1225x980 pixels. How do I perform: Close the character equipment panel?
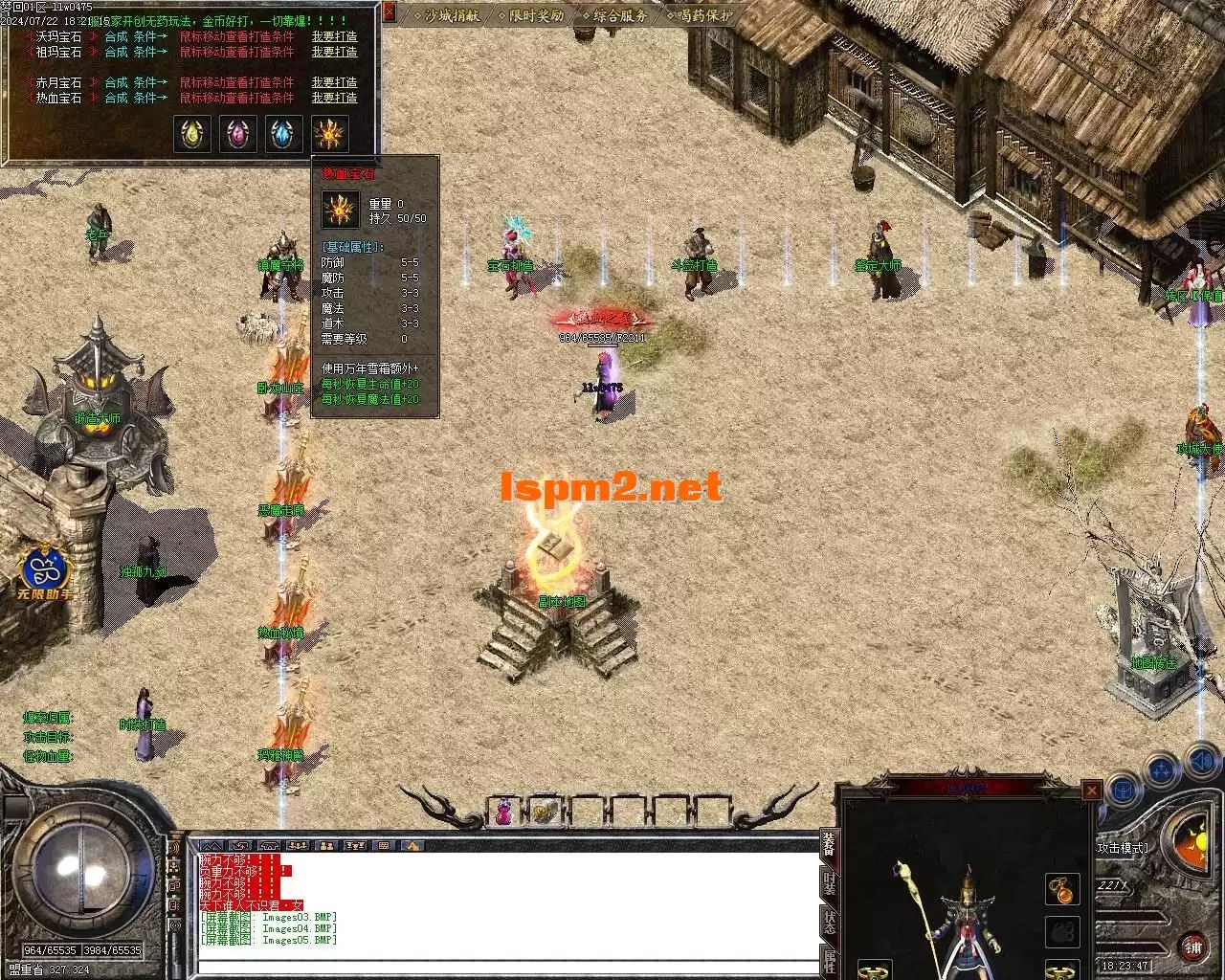click(1091, 791)
